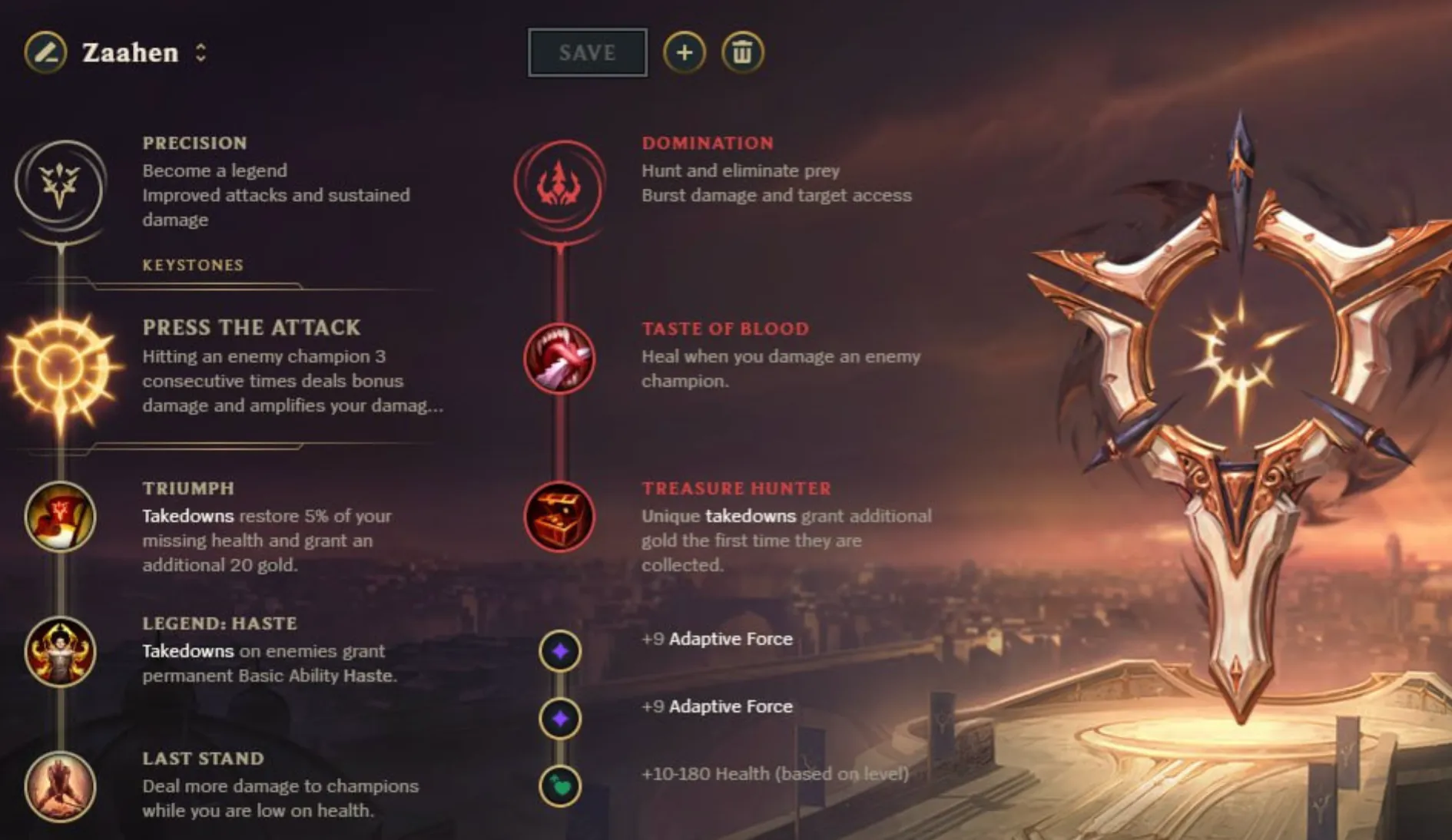Click the Zaahen page name text
The image size is (1452, 840).
tap(131, 52)
